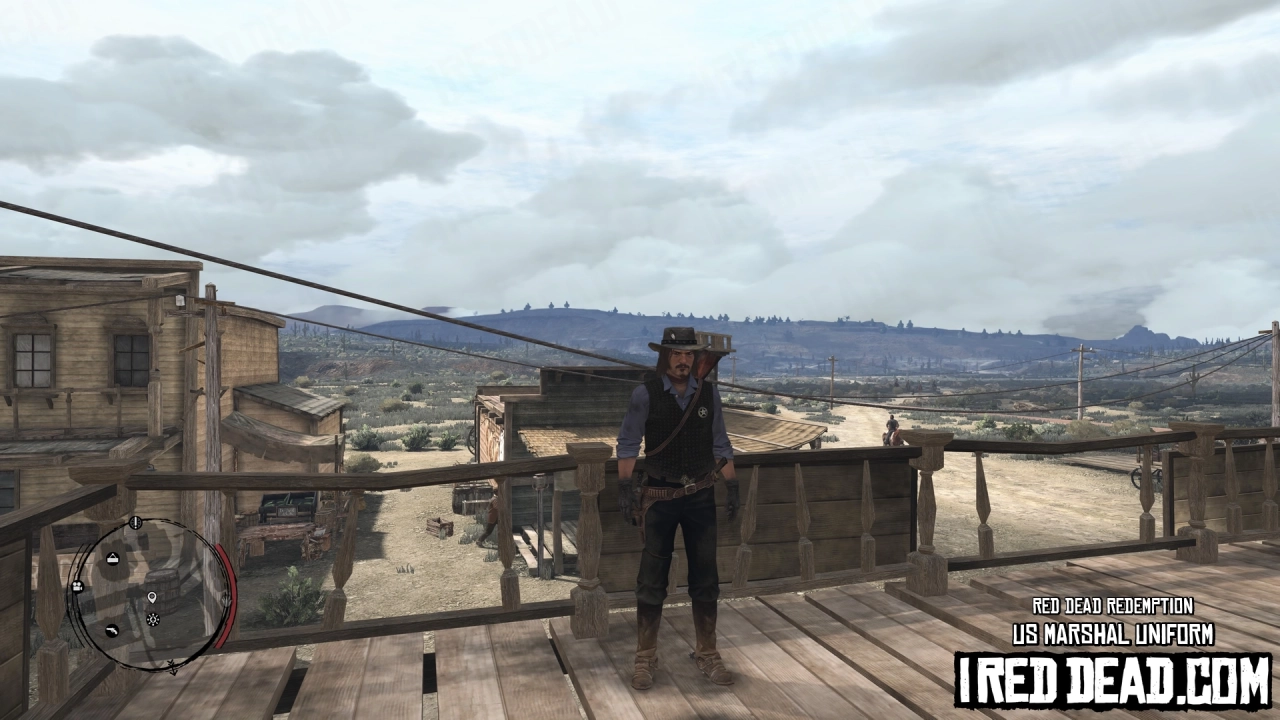Click the RED DEAD REDEMPTION watermark text
The width and height of the screenshot is (1280, 720).
[1113, 604]
